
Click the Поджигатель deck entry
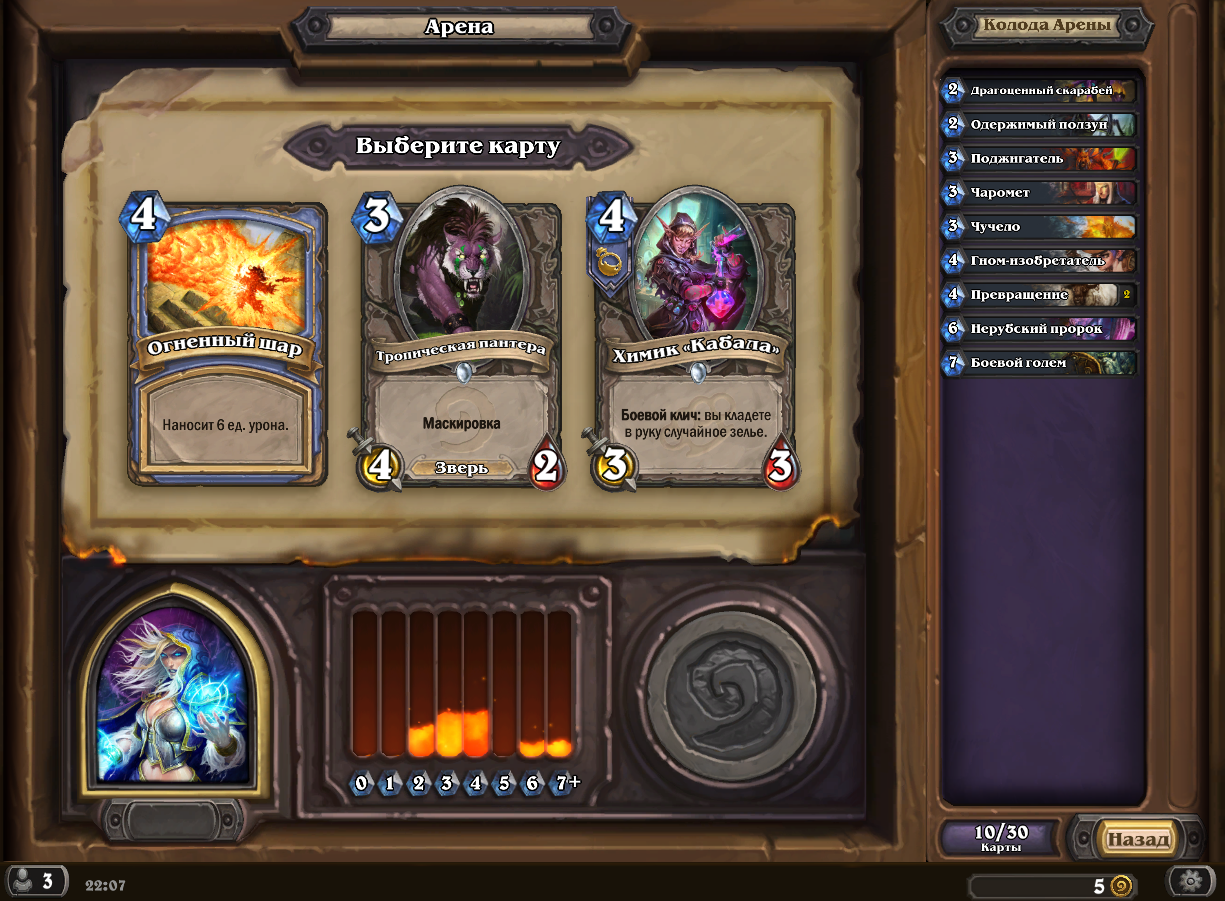coord(1040,158)
